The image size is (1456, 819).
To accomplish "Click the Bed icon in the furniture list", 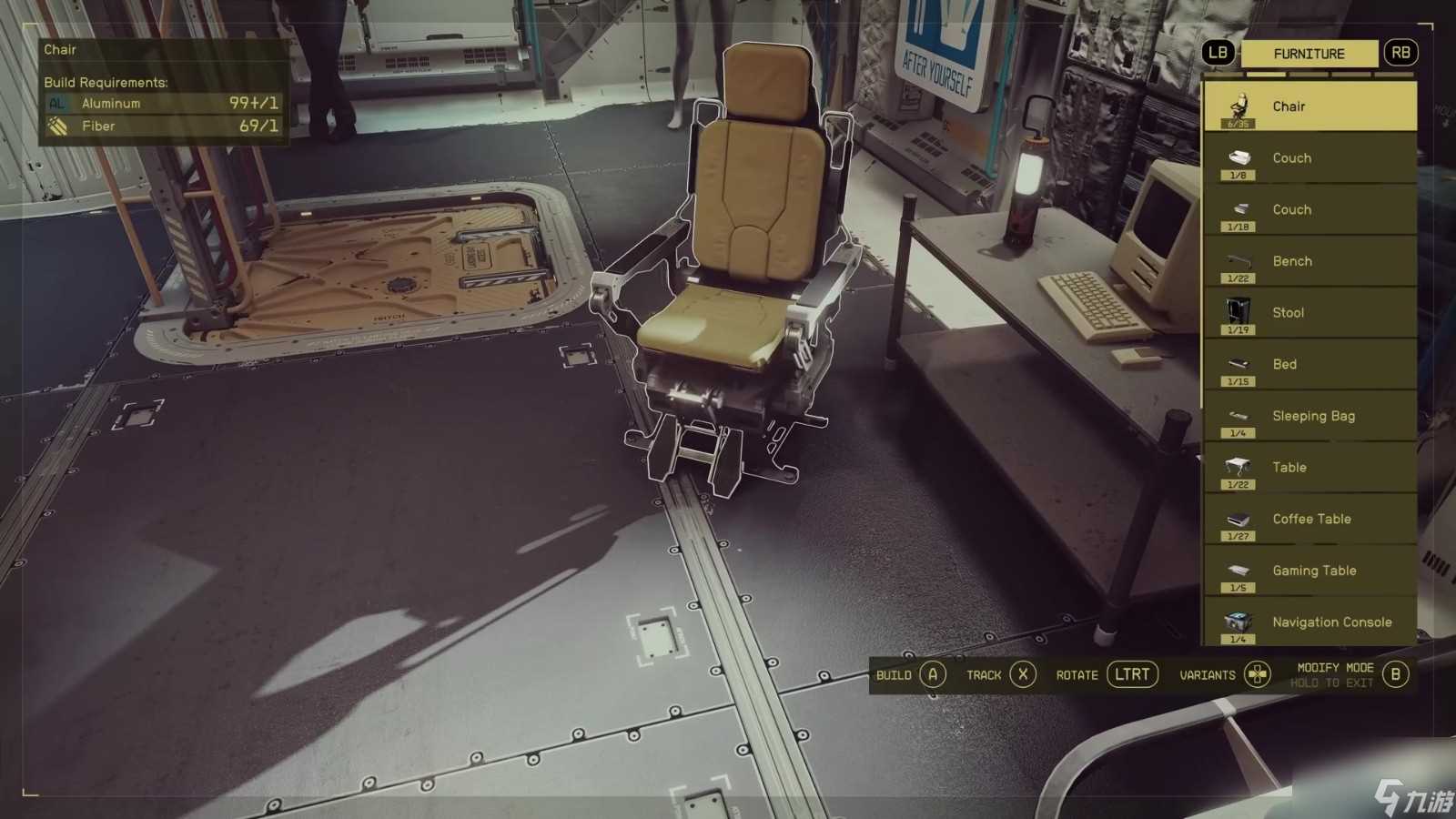I will tap(1236, 364).
